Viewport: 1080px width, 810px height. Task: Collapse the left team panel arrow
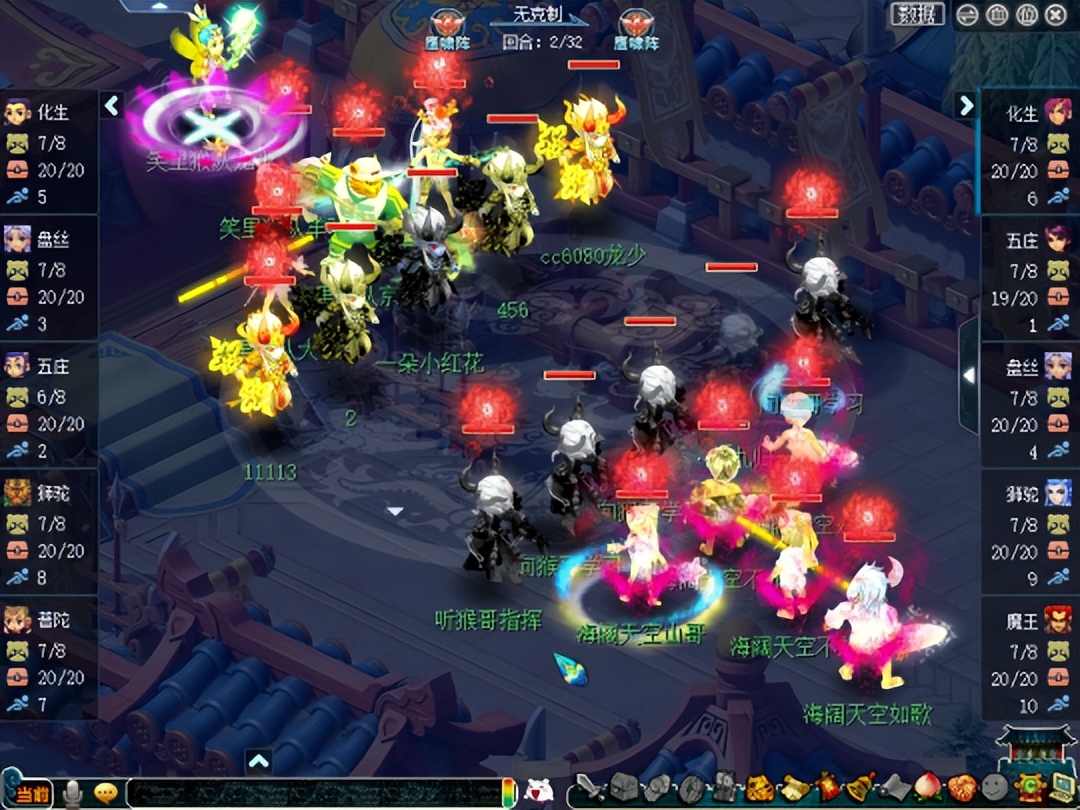112,105
